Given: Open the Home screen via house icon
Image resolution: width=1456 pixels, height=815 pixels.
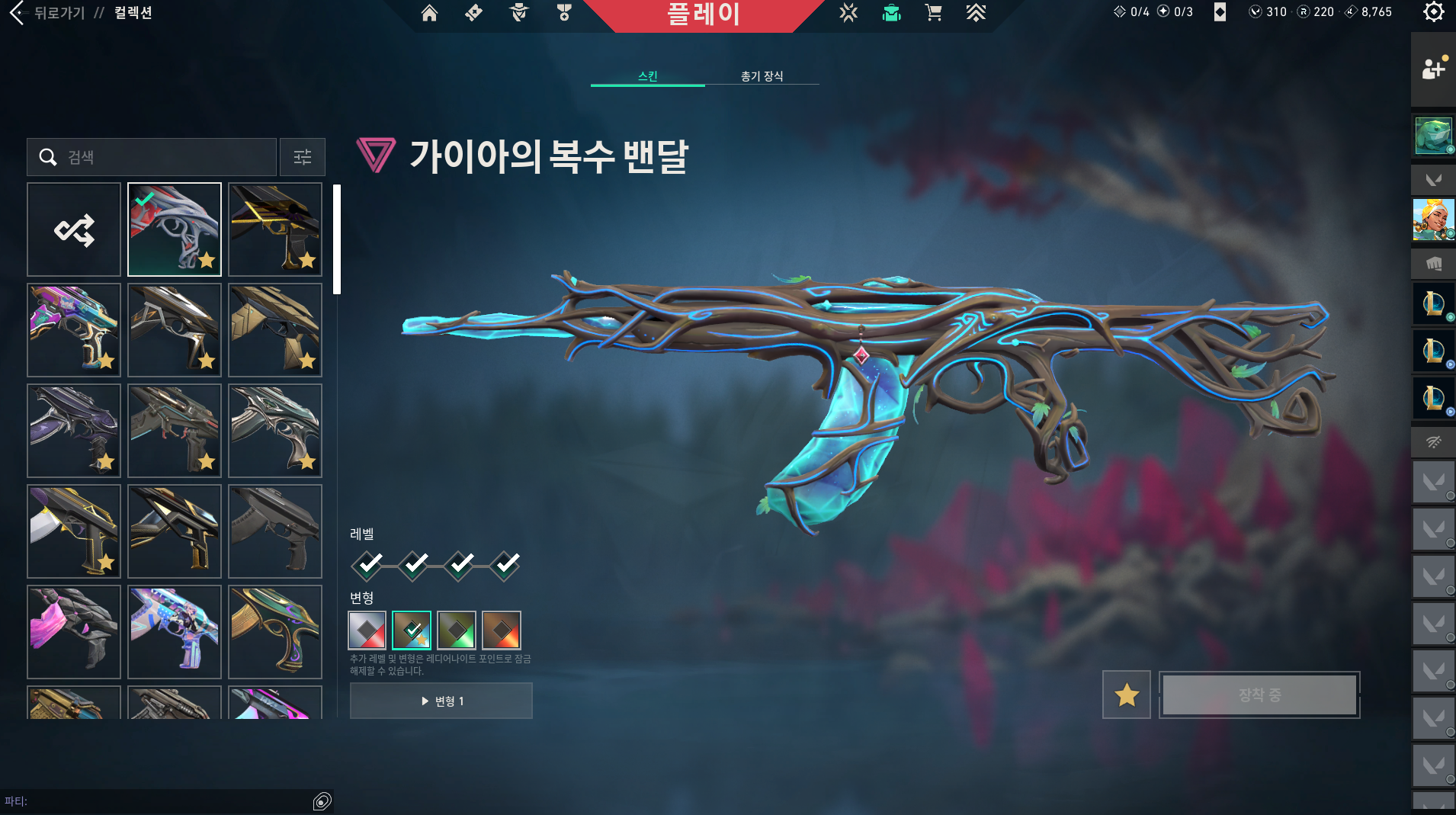Looking at the screenshot, I should 429,13.
